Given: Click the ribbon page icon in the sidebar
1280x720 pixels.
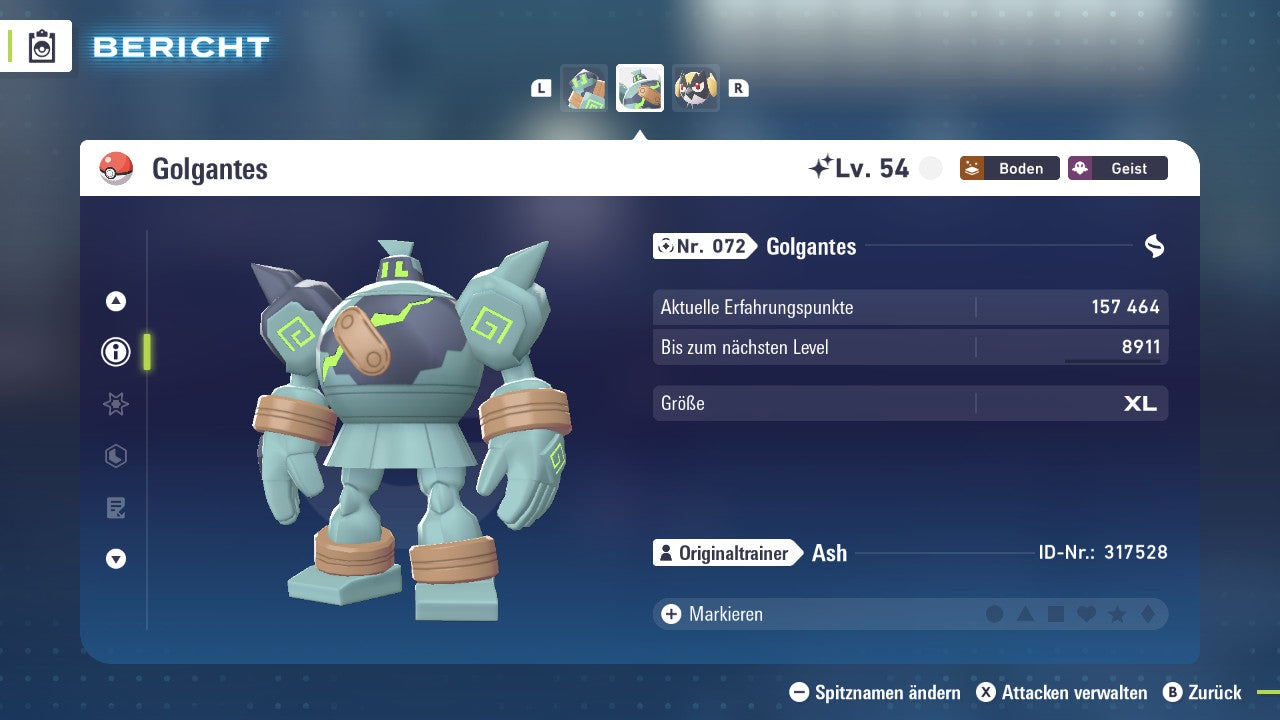Looking at the screenshot, I should pos(115,404).
